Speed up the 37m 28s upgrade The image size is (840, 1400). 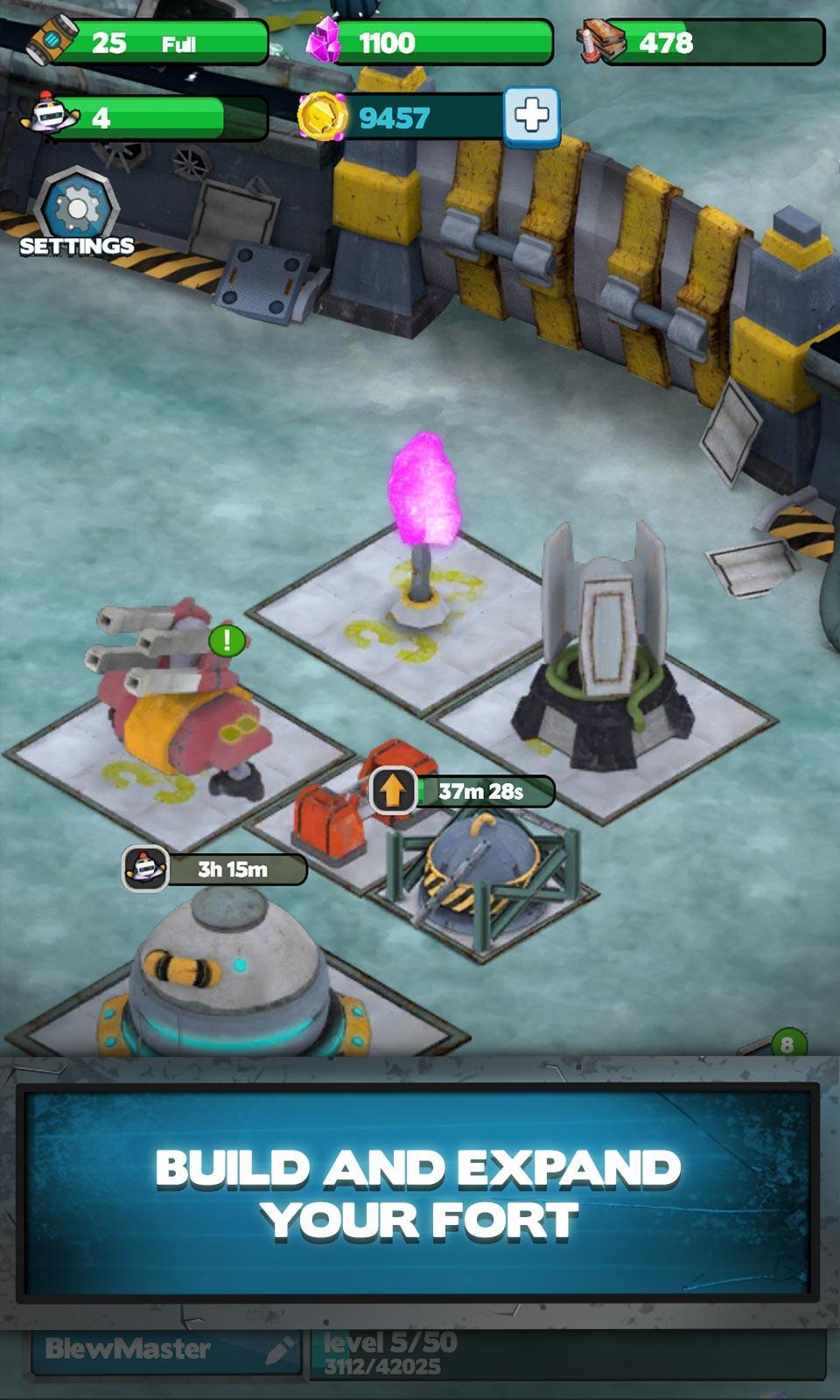pos(393,791)
